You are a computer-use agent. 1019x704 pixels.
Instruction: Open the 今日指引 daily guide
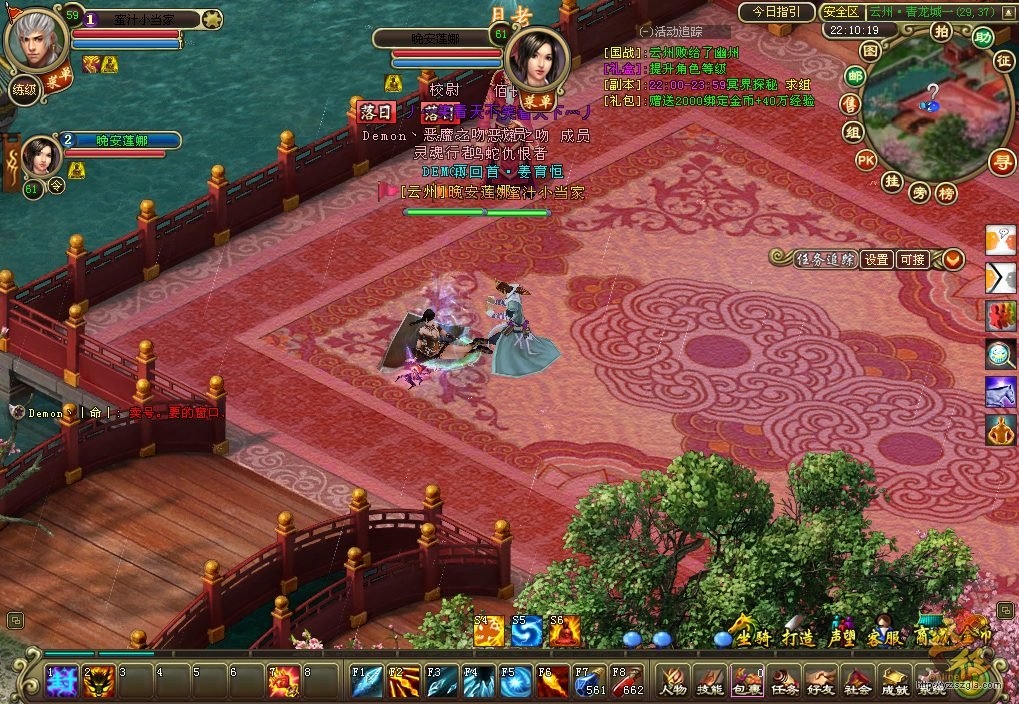pos(776,12)
